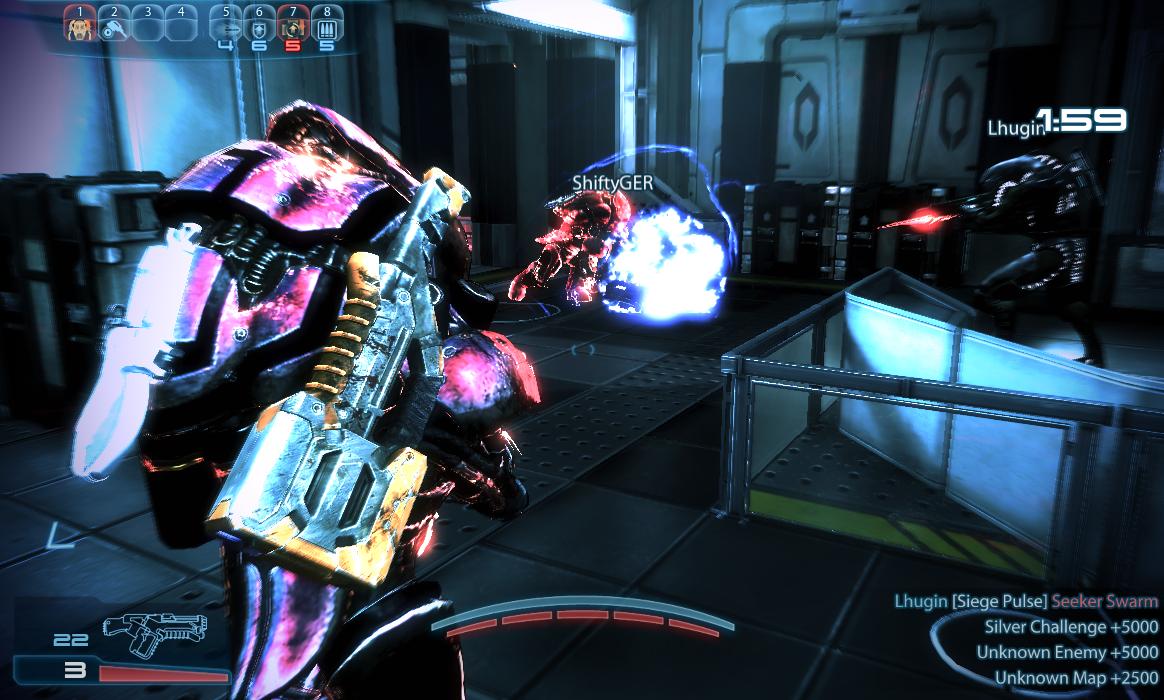Activate the screaming face power in slot 1
Screen dimensions: 1164x700
pyautogui.click(x=78, y=27)
